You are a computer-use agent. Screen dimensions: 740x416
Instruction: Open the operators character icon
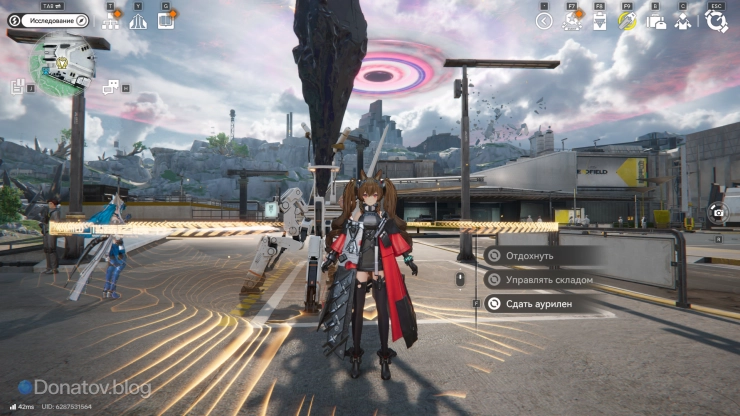[x=684, y=20]
